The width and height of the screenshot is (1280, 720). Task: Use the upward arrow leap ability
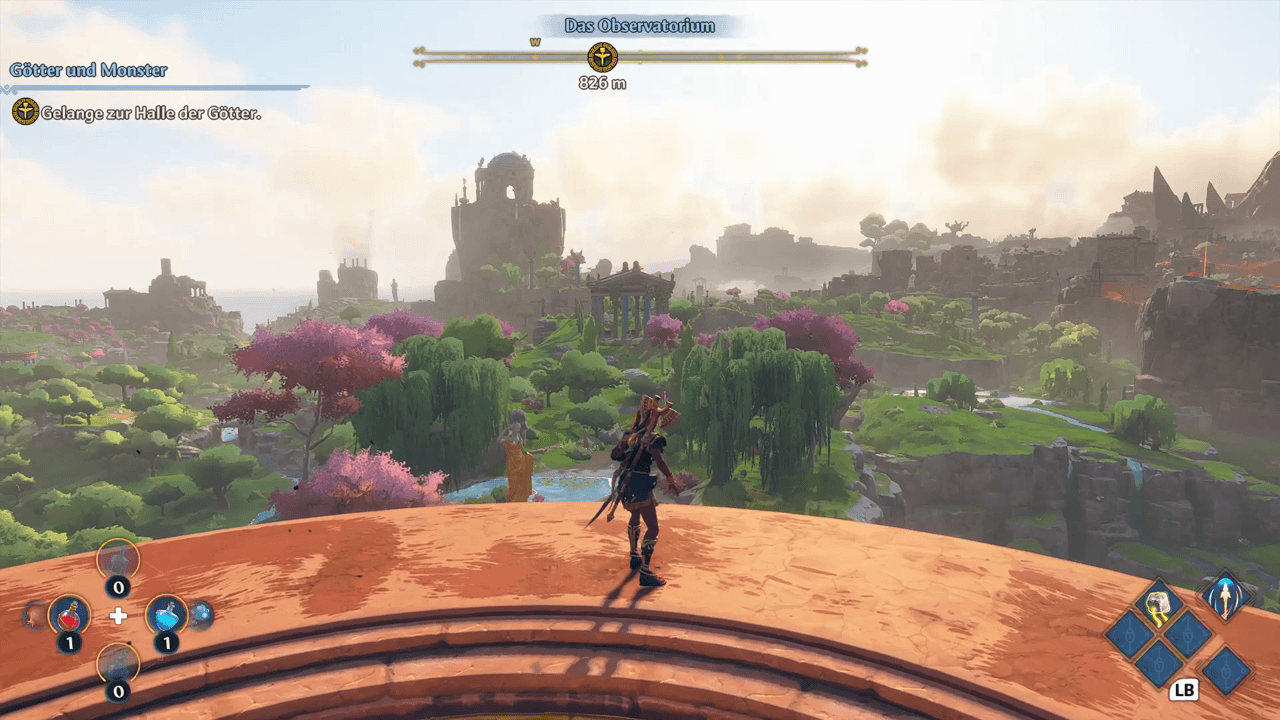(x=1225, y=597)
